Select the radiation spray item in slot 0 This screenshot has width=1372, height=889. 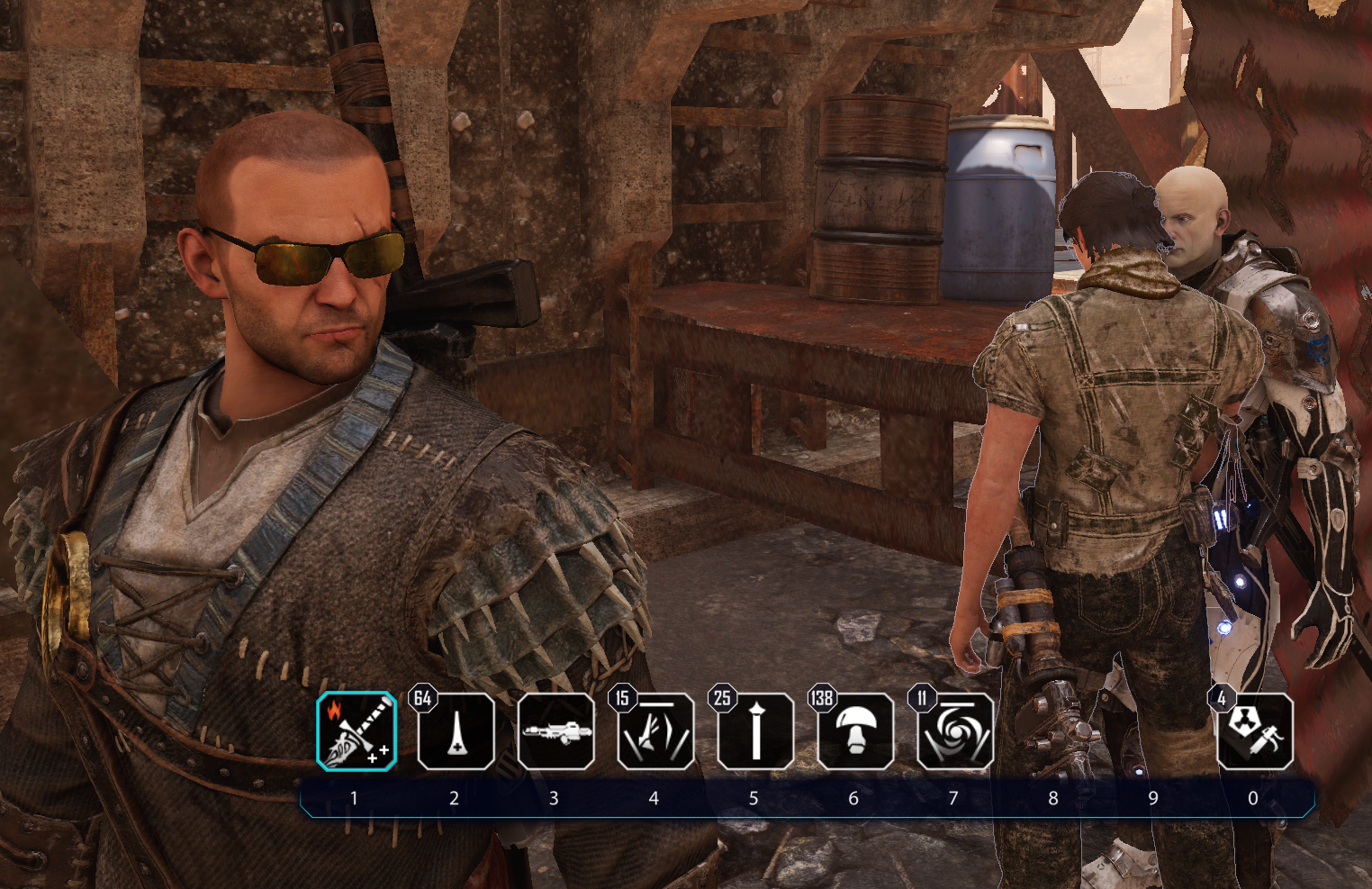[1255, 731]
